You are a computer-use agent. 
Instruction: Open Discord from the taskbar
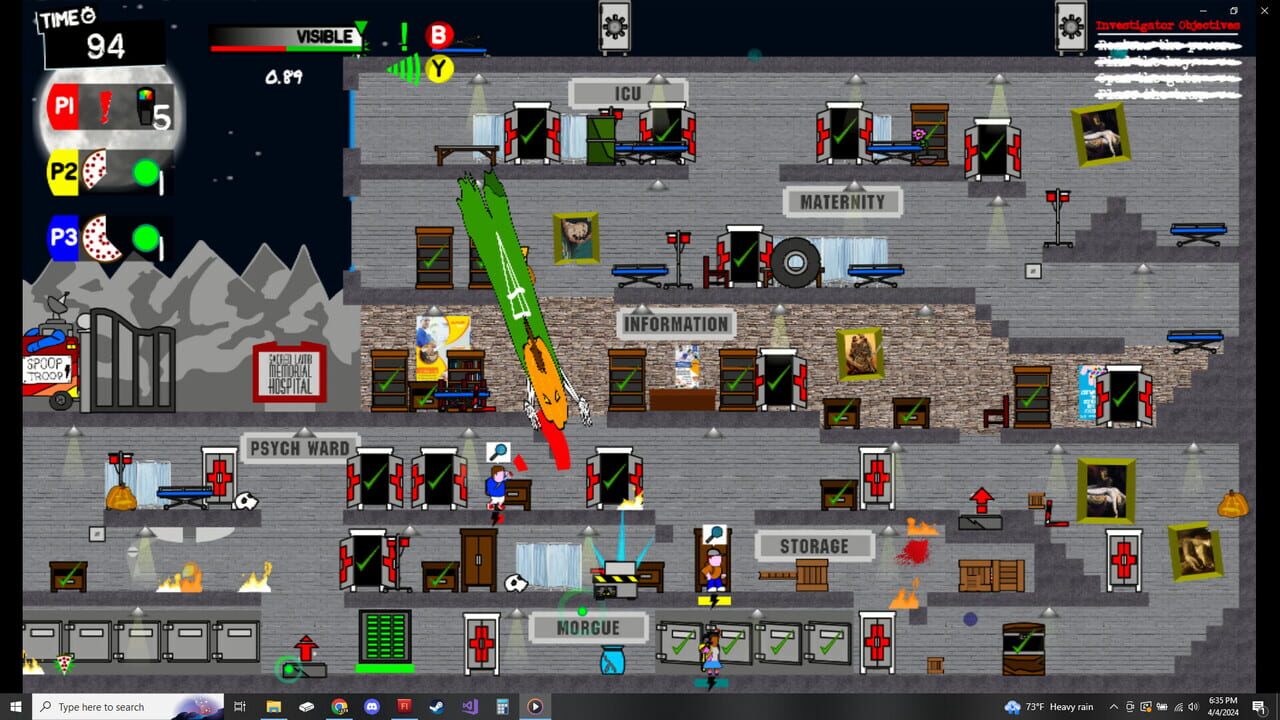tap(373, 706)
